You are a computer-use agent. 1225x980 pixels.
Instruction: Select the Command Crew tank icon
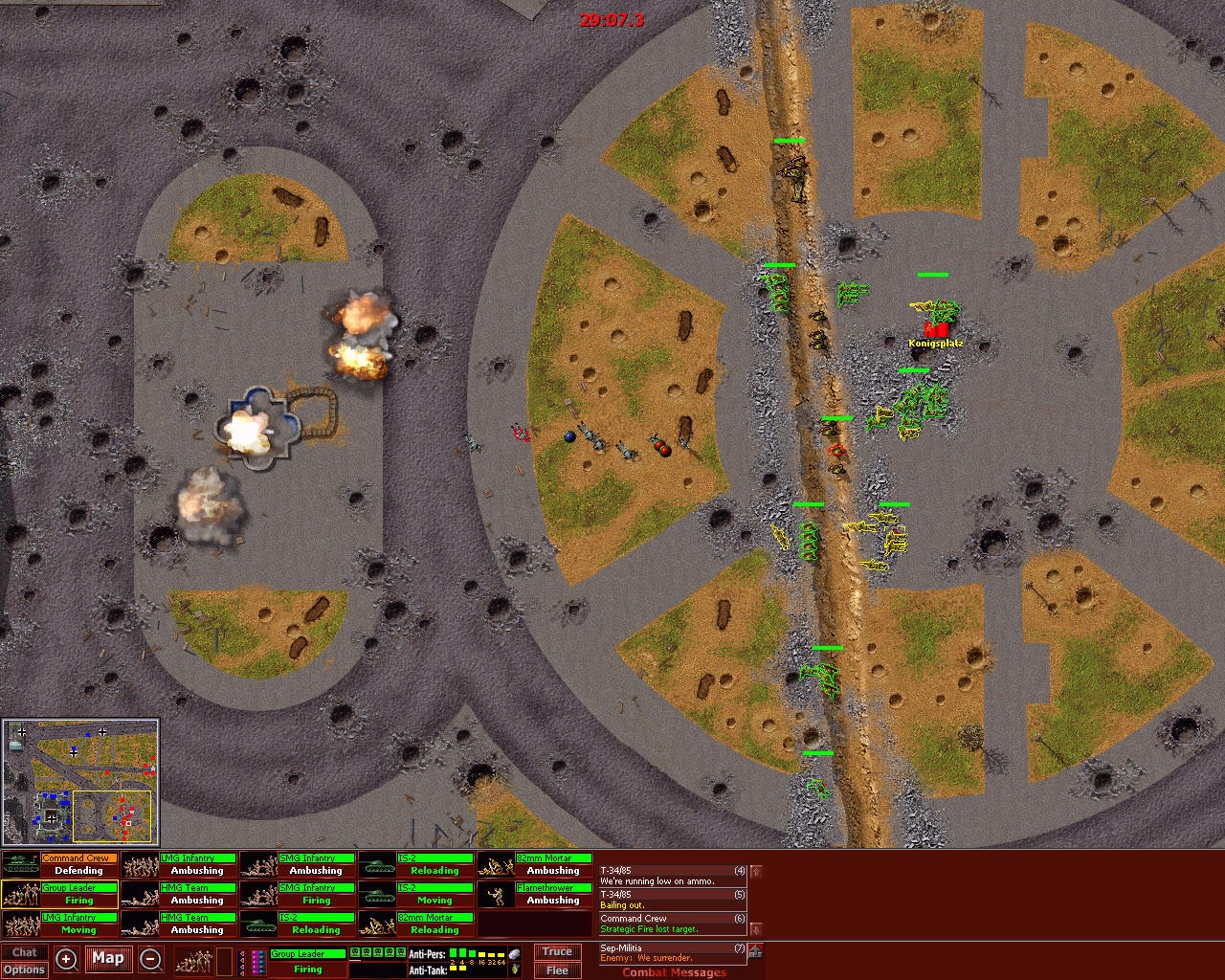pyautogui.click(x=19, y=863)
